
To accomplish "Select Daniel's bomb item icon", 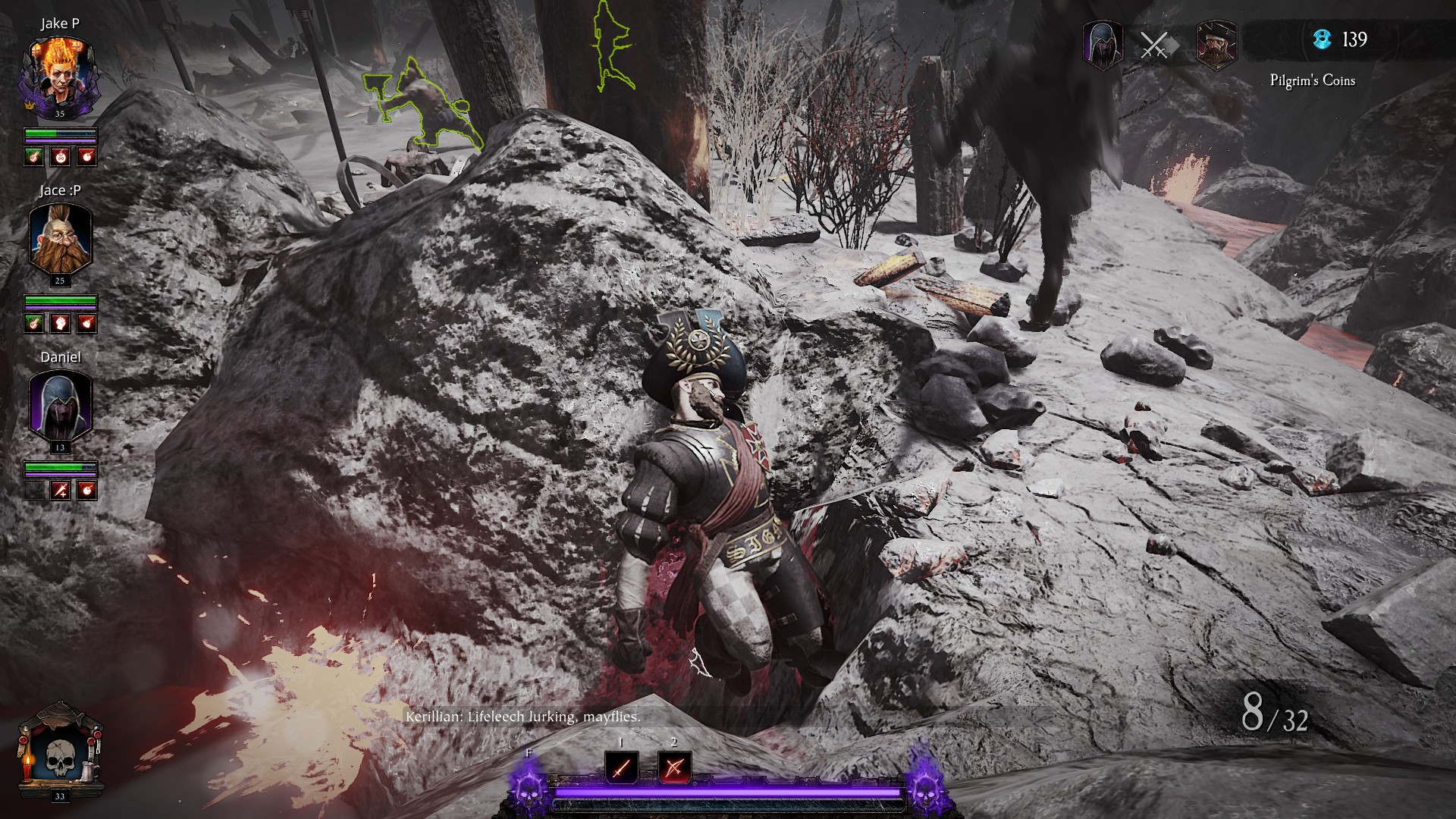I will pyautogui.click(x=88, y=491).
